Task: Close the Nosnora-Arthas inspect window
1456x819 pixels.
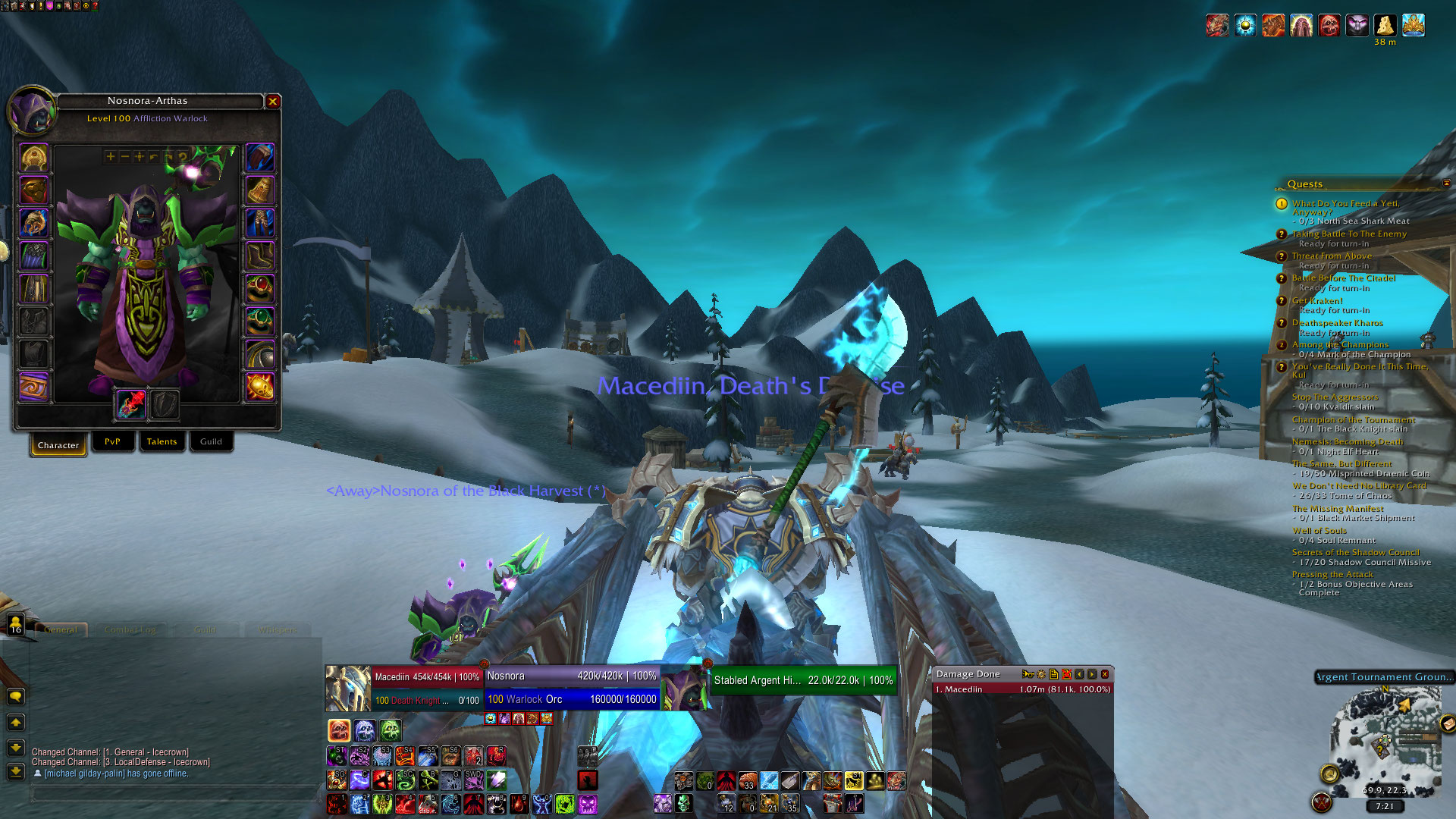Action: [273, 101]
